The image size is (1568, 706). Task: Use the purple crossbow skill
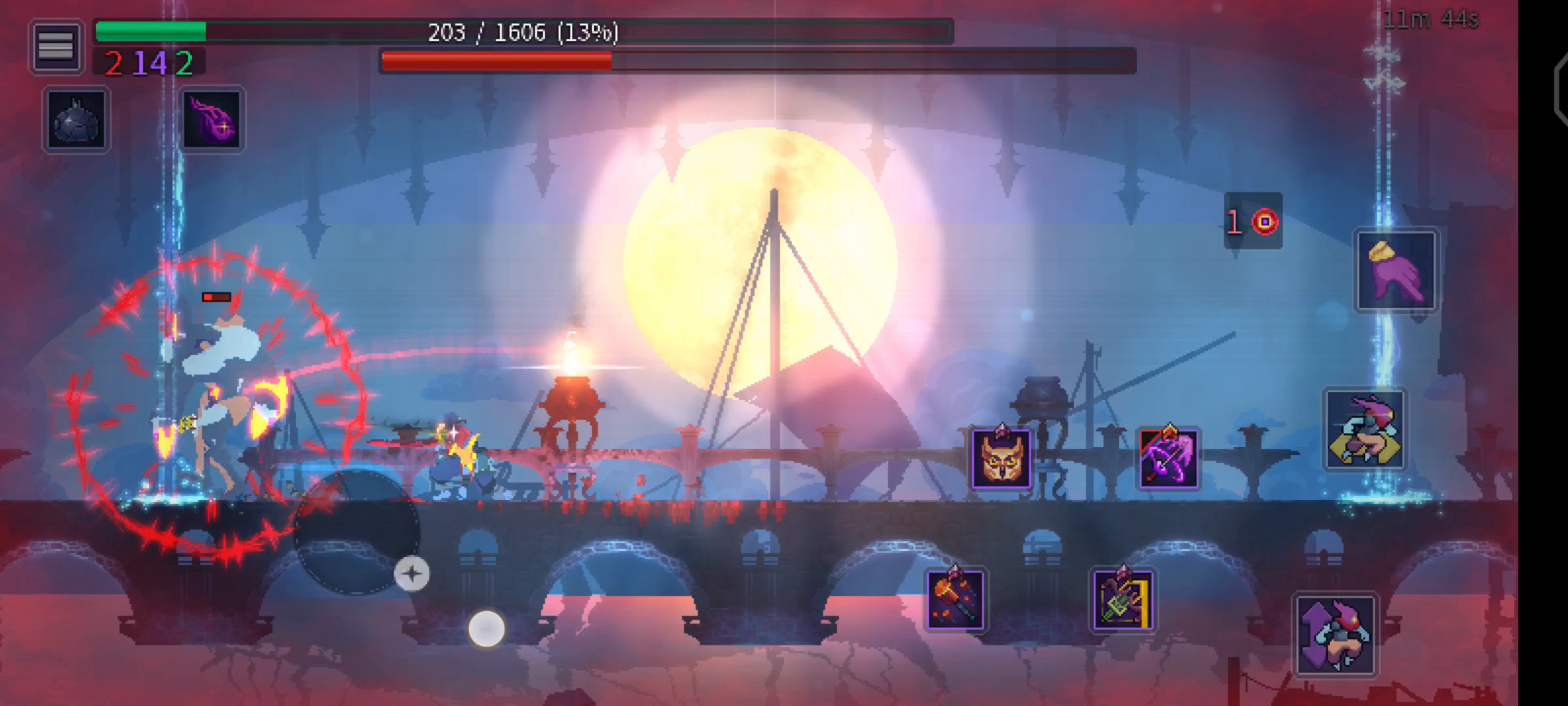click(x=1168, y=458)
